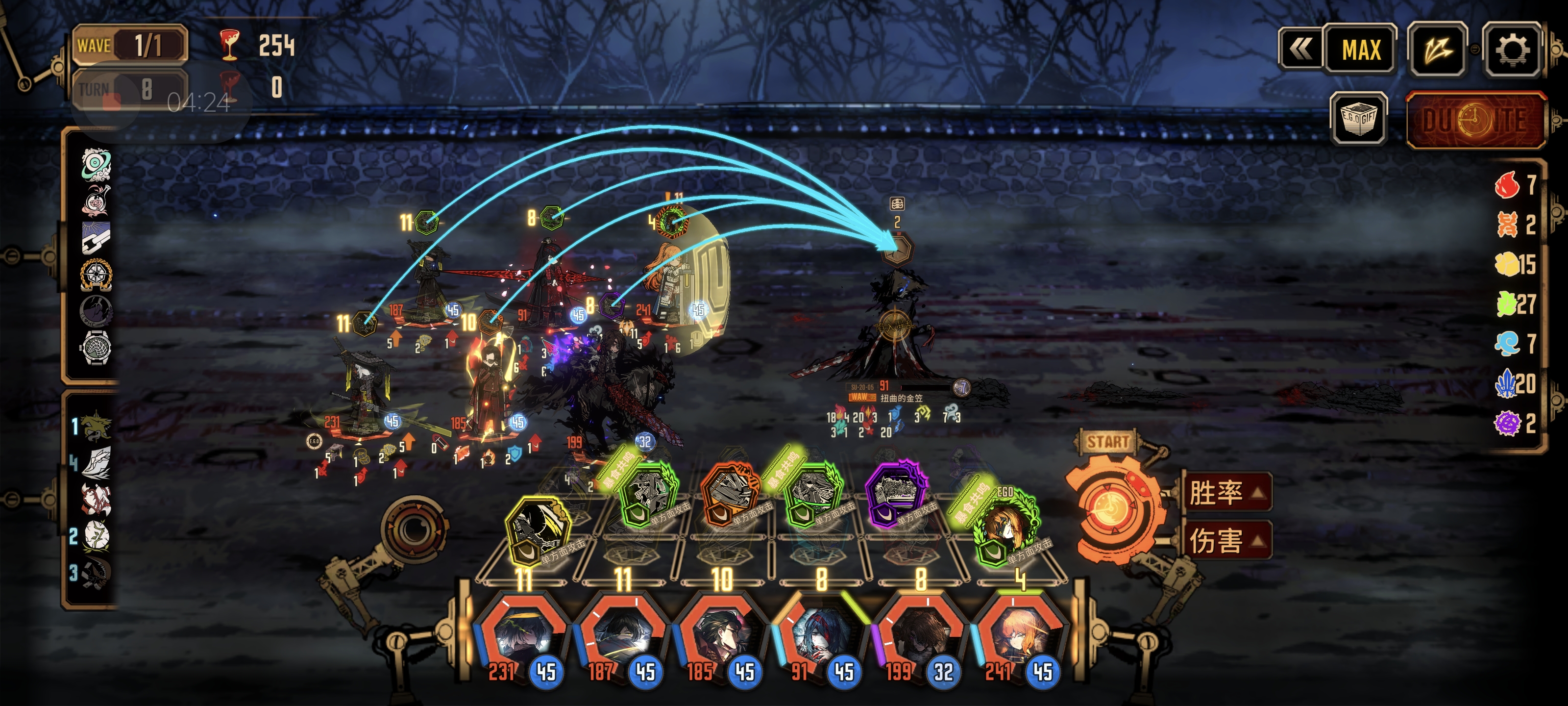
Task: Select the yellow skill icon on dashboard
Action: (537, 531)
